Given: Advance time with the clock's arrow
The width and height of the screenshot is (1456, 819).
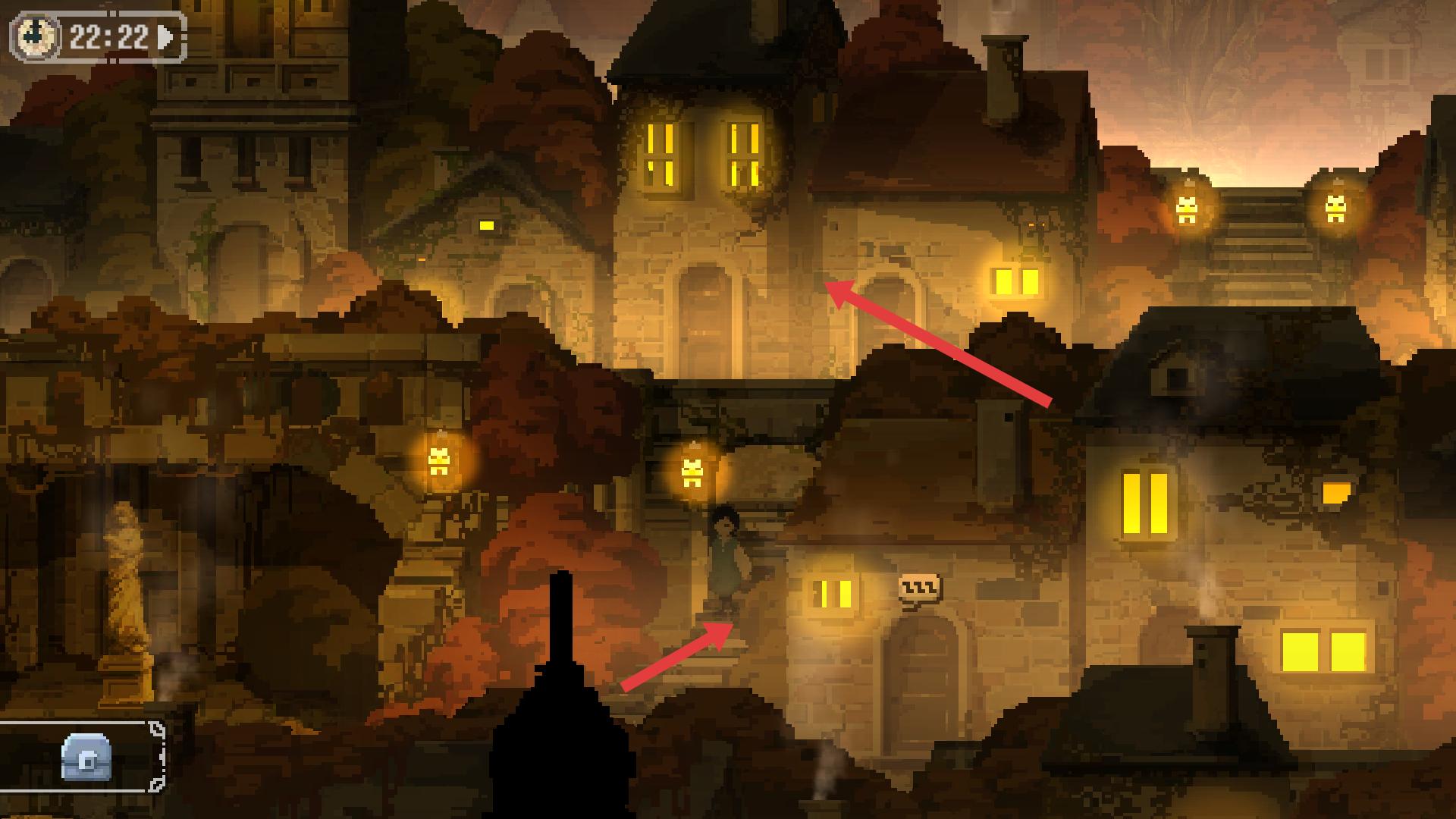Looking at the screenshot, I should (165, 36).
